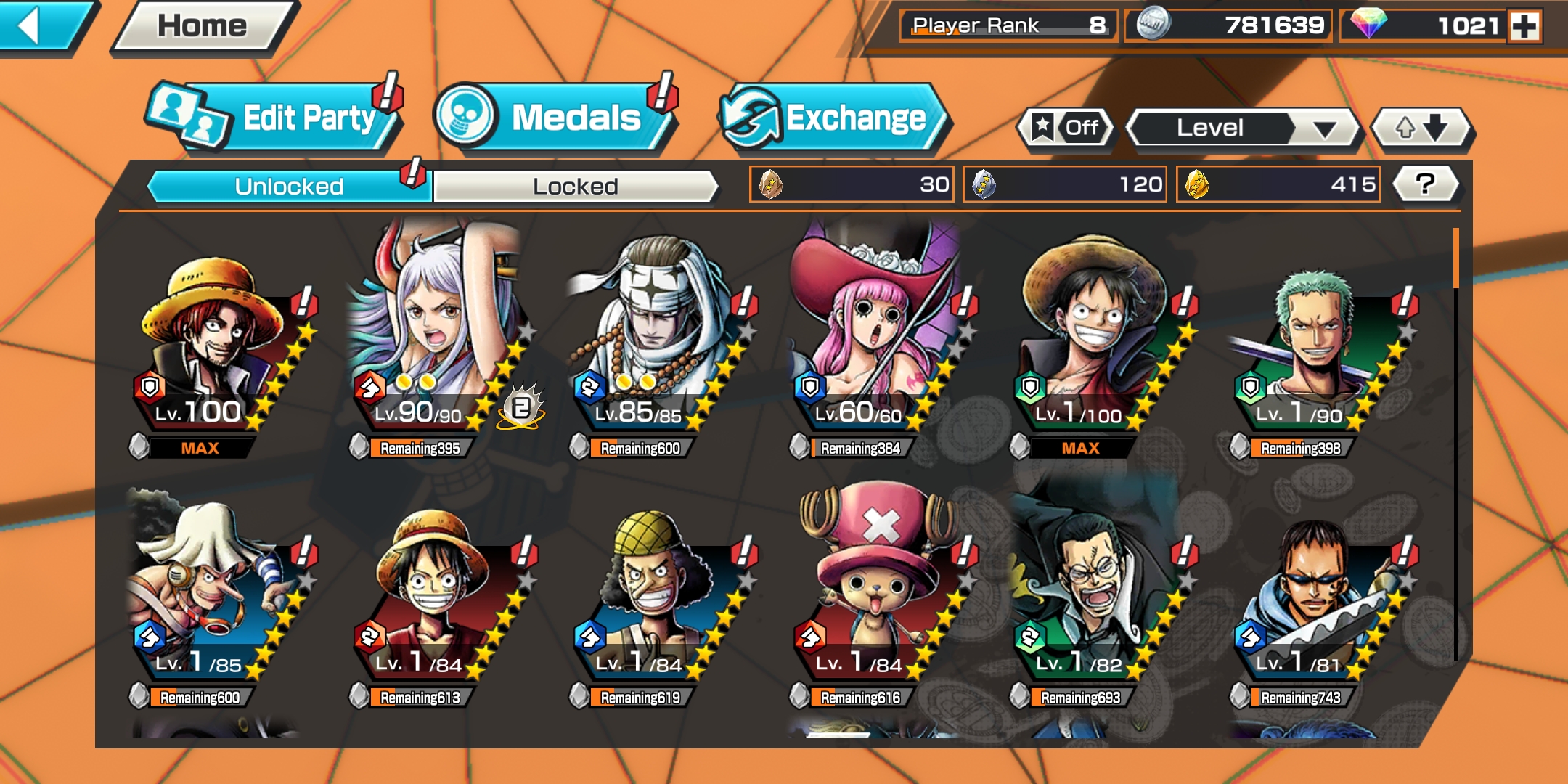Image resolution: width=1568 pixels, height=784 pixels.
Task: Tap the gold fragment currency icon
Action: pos(1198,184)
